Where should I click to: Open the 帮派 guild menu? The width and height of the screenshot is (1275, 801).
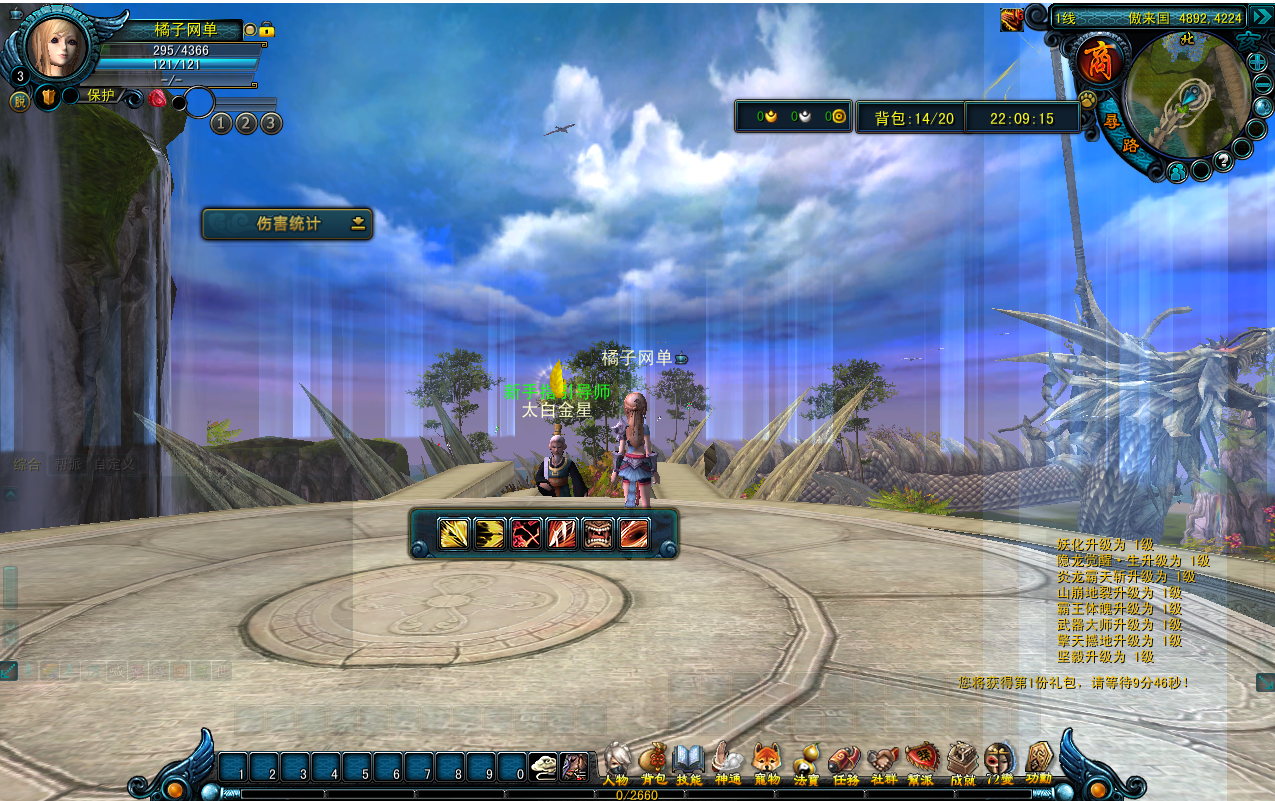(920, 762)
